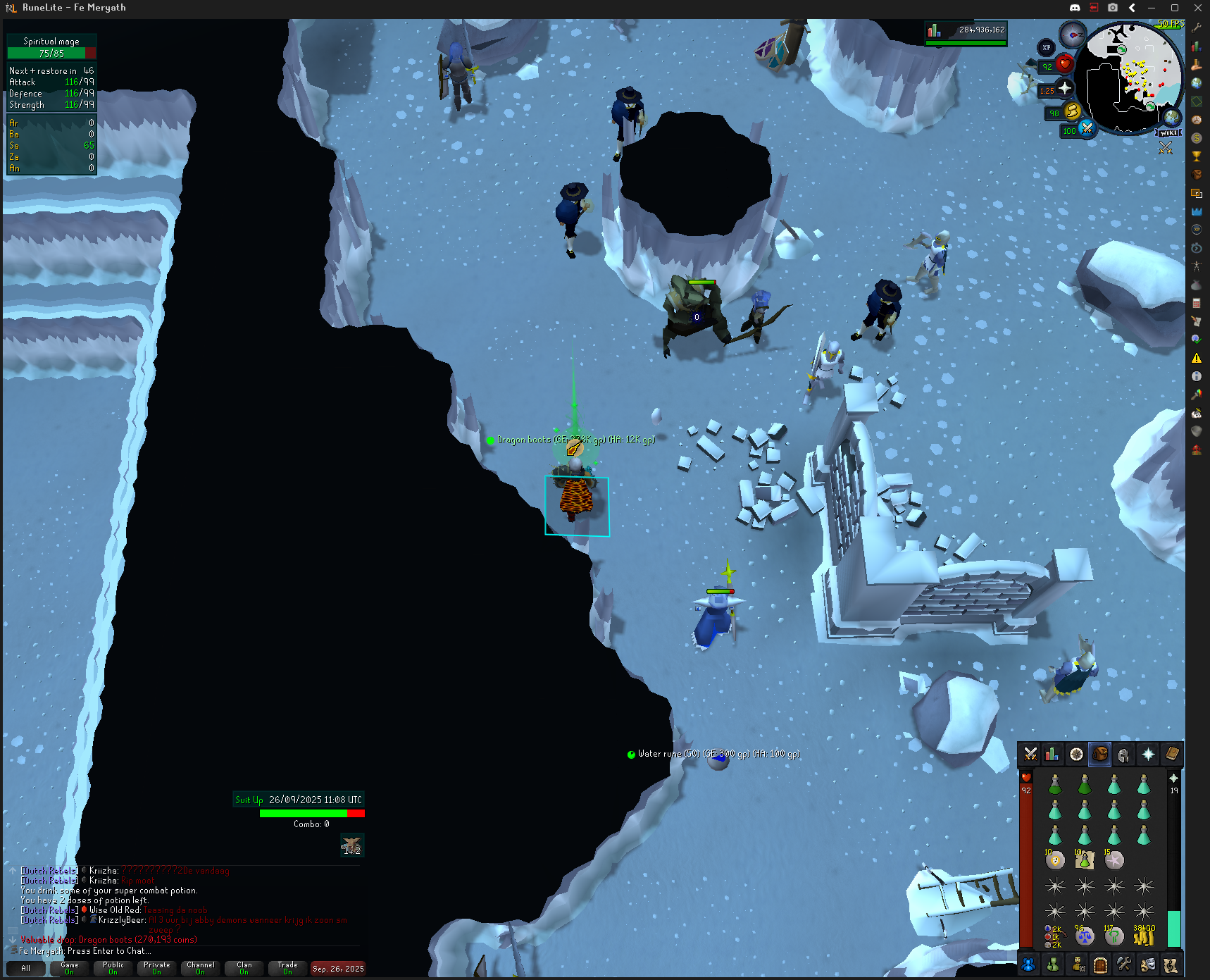Click the compass to face north

[1073, 35]
